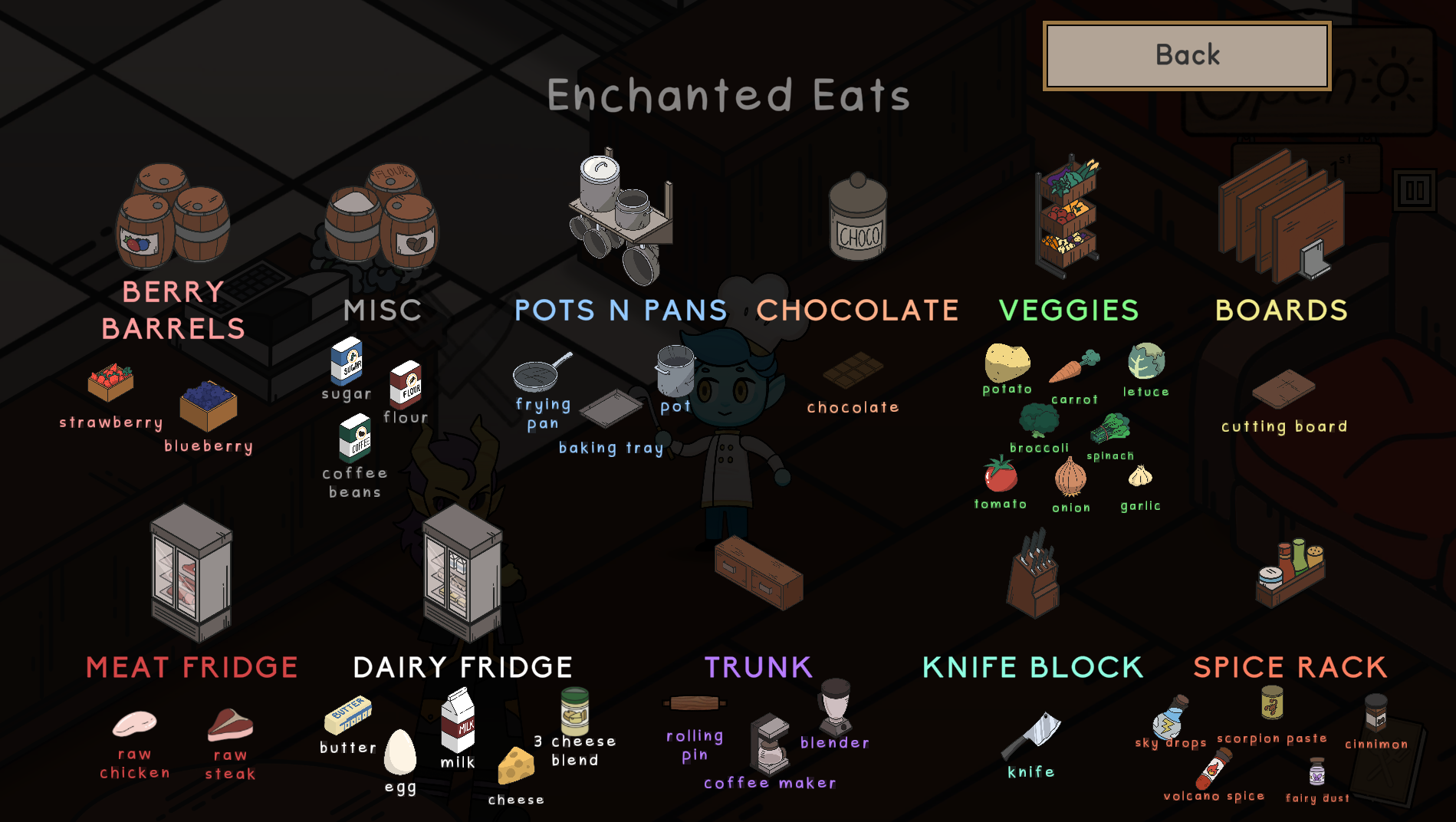Viewport: 1456px width, 822px height.
Task: Pick the frying pan icon
Action: click(540, 372)
